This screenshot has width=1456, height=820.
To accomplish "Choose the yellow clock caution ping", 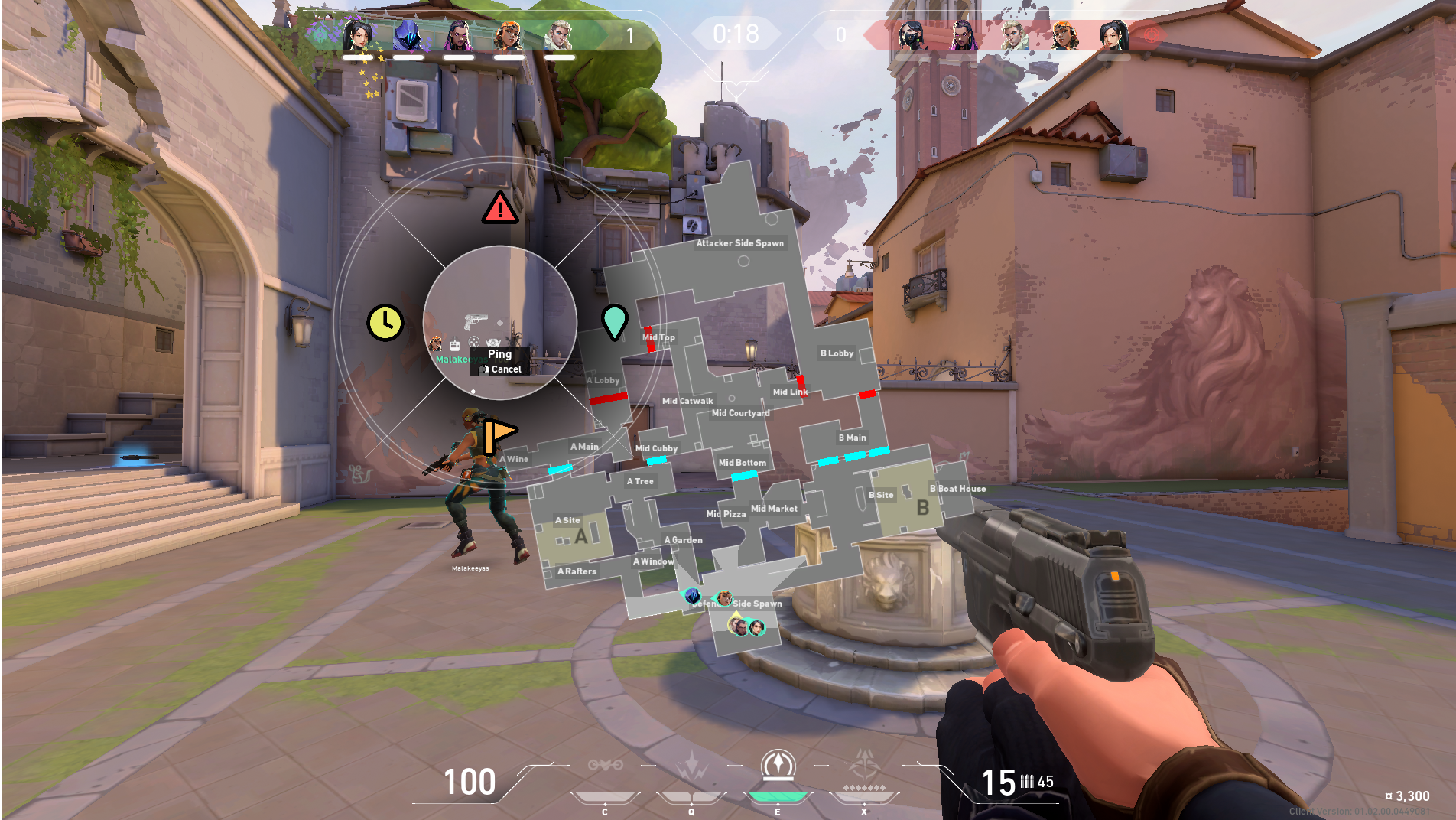I will [386, 322].
